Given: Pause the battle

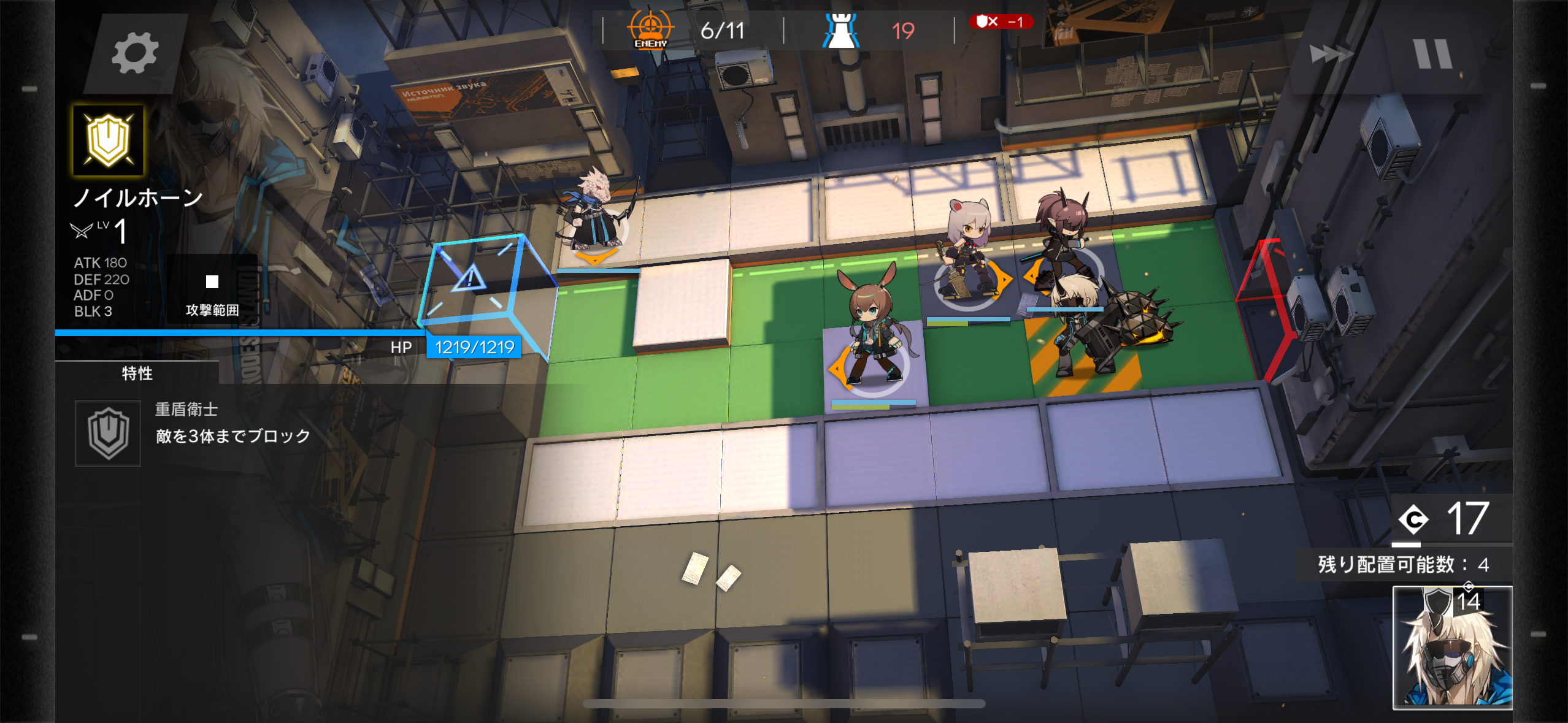Looking at the screenshot, I should (x=1433, y=54).
